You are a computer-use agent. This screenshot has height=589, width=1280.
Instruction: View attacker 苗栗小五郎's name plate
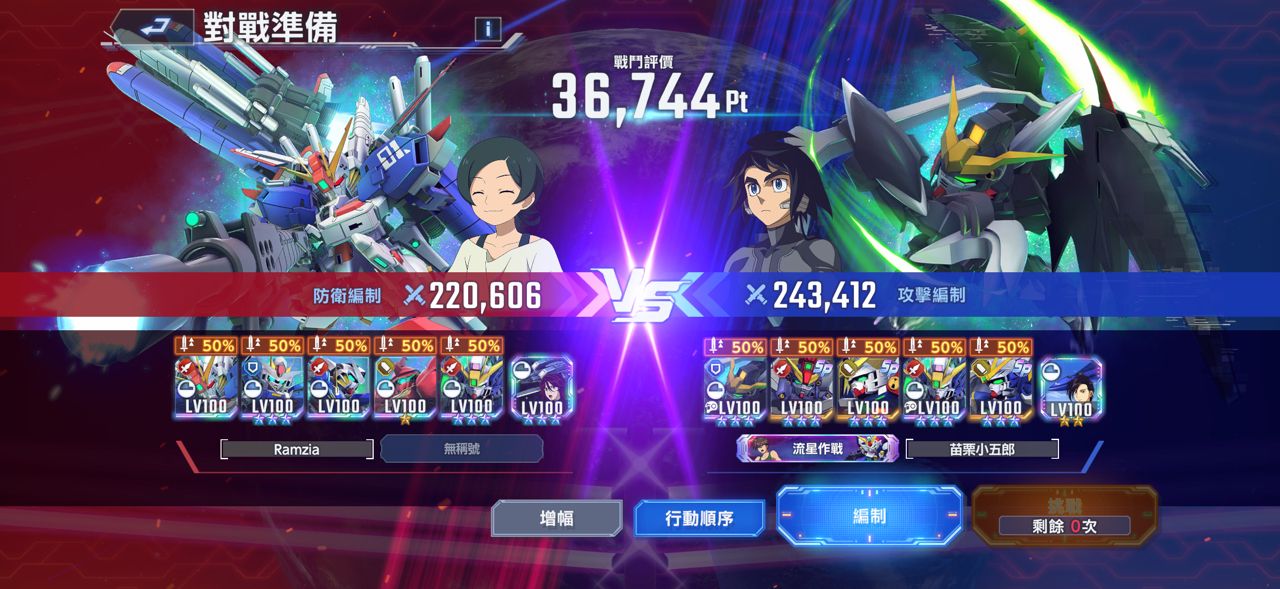[981, 449]
